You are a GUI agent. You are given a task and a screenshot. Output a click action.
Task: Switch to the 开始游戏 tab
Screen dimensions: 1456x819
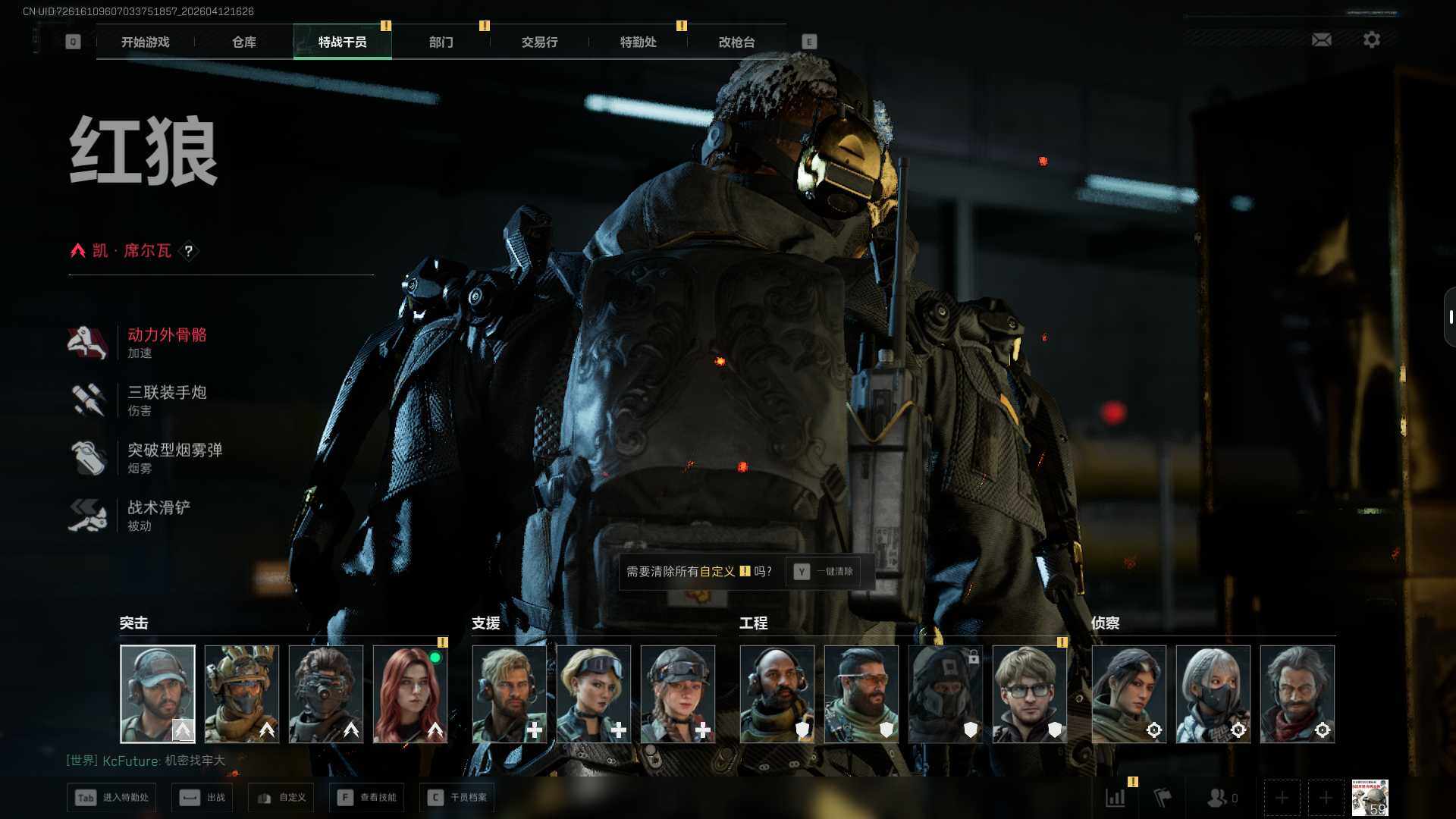pyautogui.click(x=145, y=42)
